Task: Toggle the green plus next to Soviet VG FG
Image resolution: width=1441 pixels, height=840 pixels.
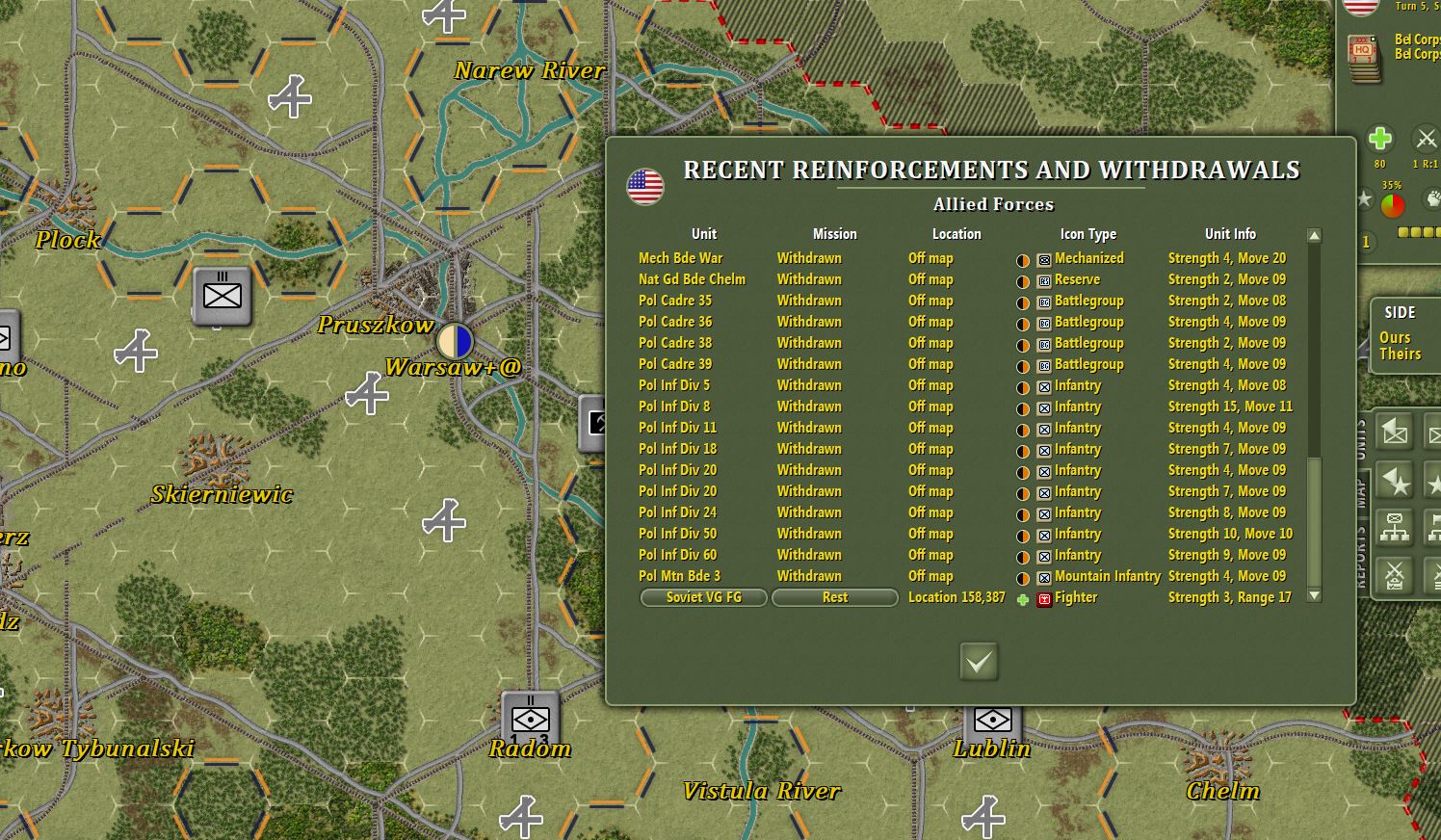Action: 1024,597
